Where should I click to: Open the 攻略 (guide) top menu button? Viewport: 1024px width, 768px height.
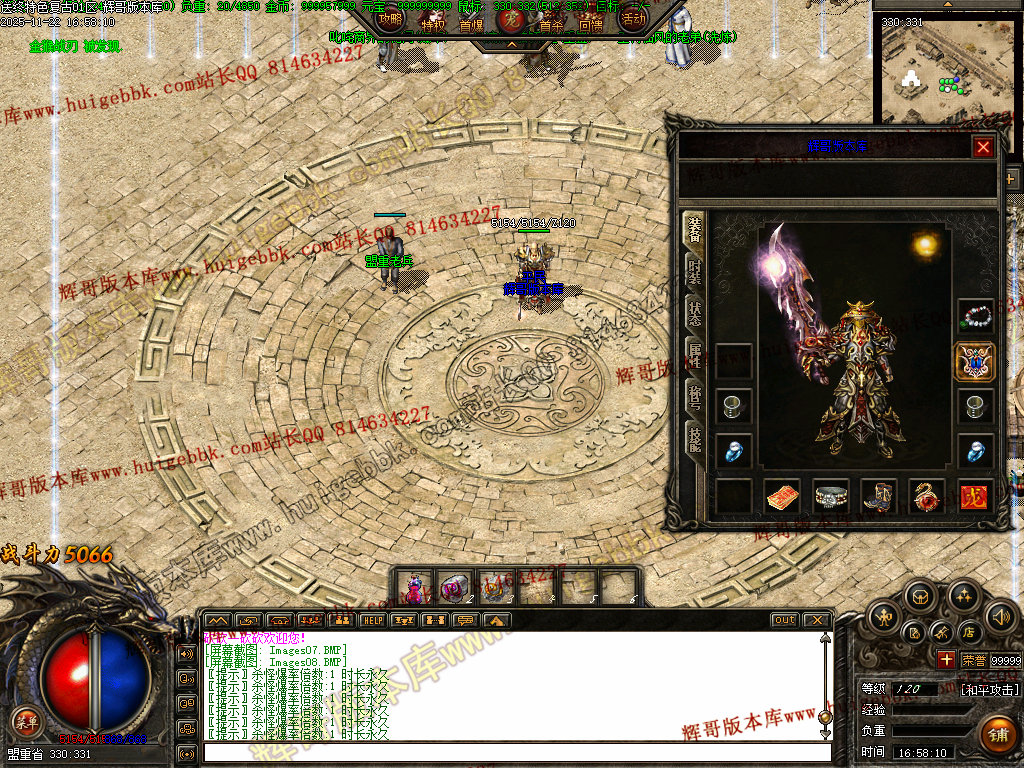[391, 19]
